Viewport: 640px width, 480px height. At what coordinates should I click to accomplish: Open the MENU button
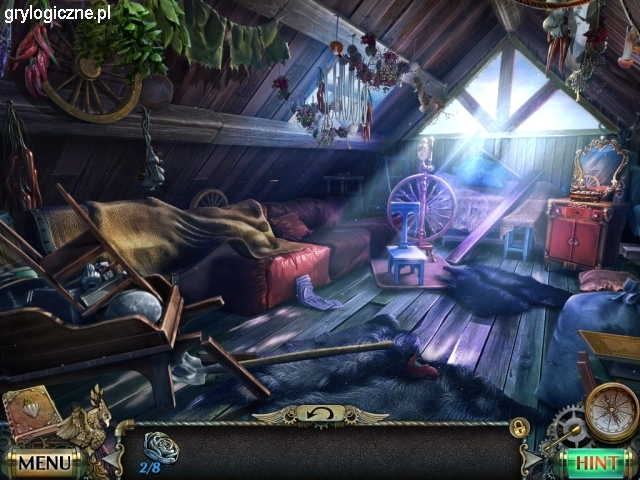pyautogui.click(x=43, y=463)
